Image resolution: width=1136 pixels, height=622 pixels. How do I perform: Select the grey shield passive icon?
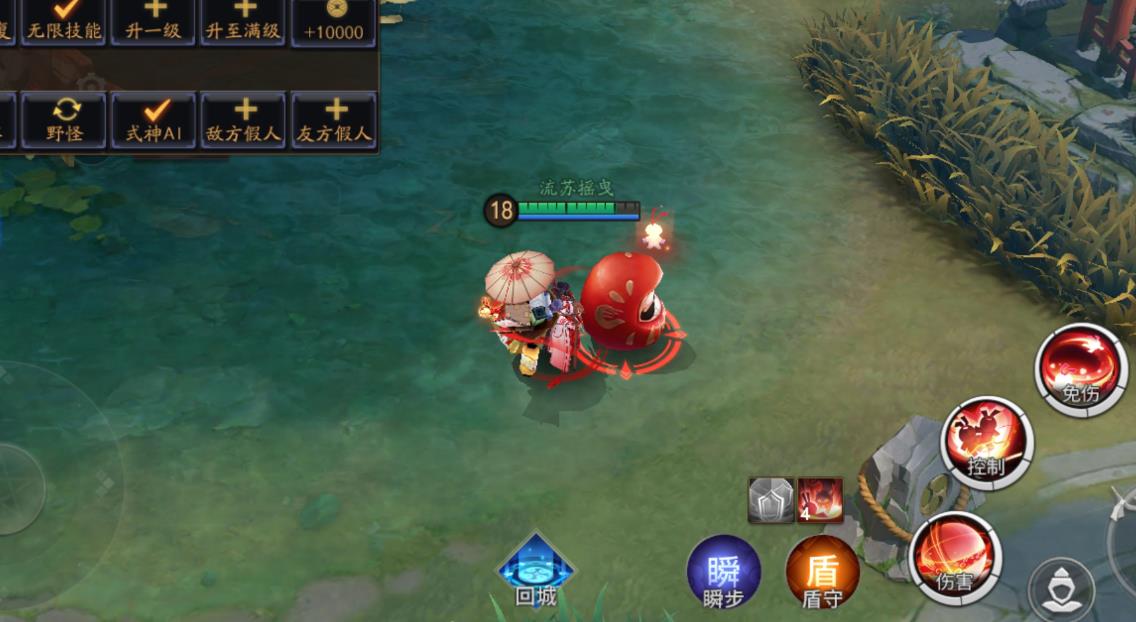(771, 500)
